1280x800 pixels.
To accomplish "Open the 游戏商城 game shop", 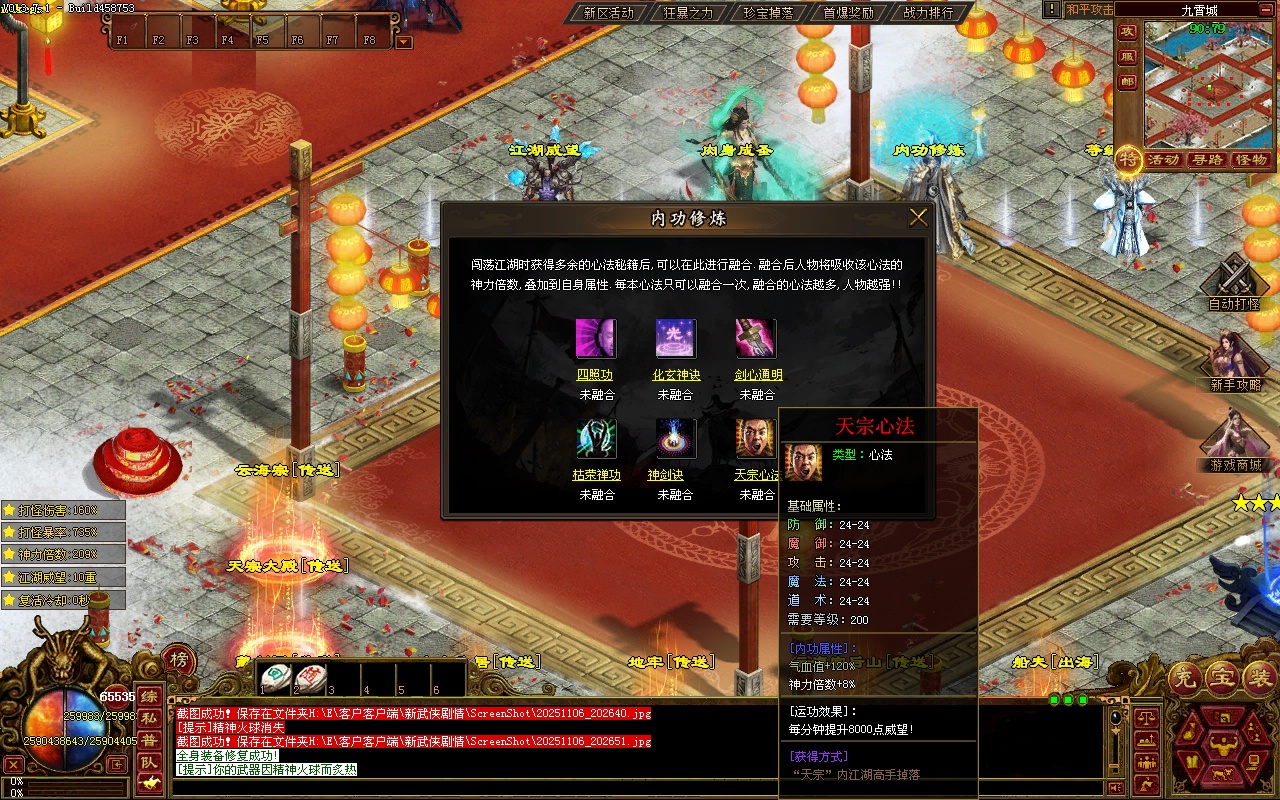I will [1235, 438].
